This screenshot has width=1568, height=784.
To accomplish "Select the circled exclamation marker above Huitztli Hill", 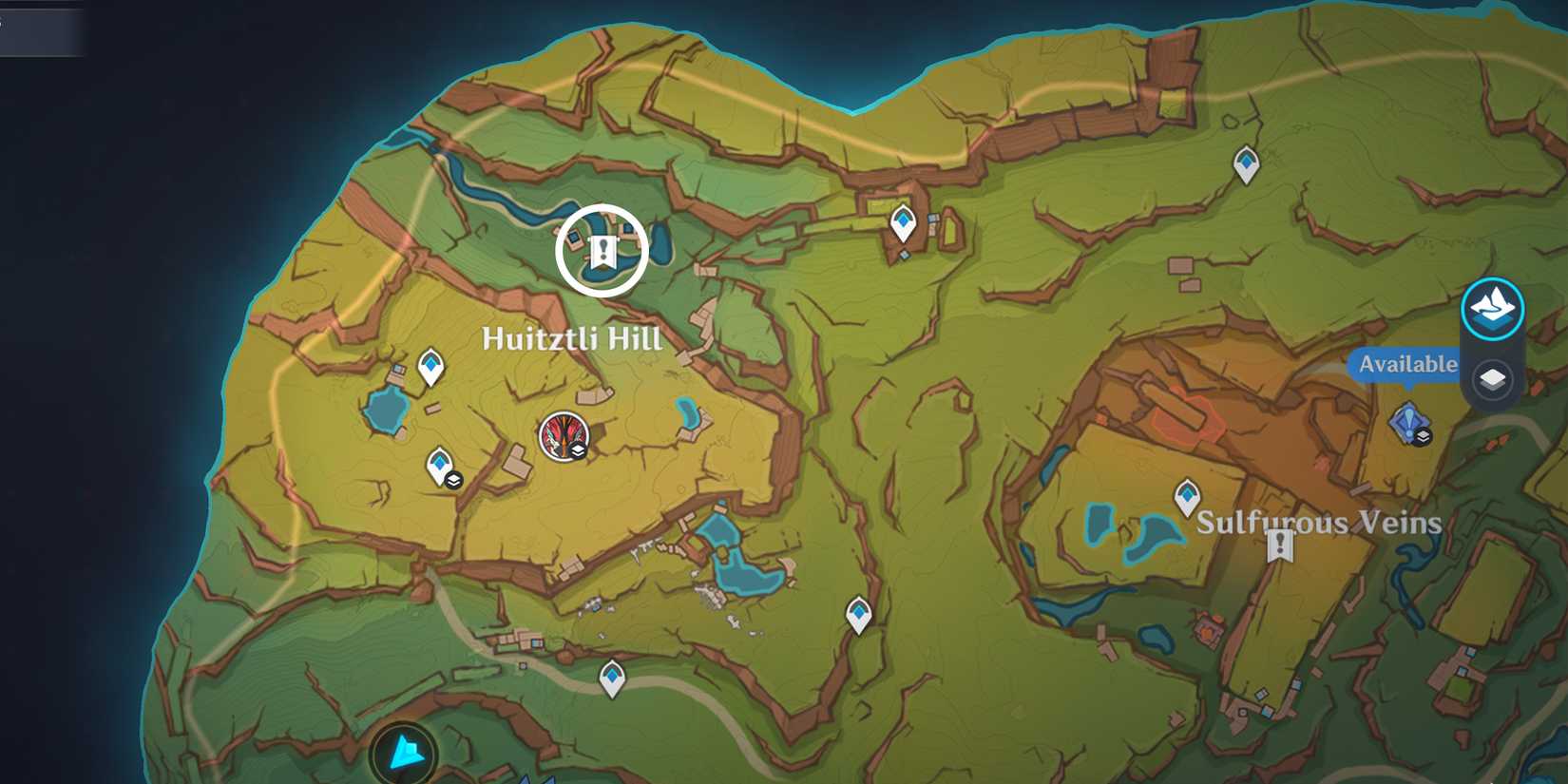I will coord(602,250).
